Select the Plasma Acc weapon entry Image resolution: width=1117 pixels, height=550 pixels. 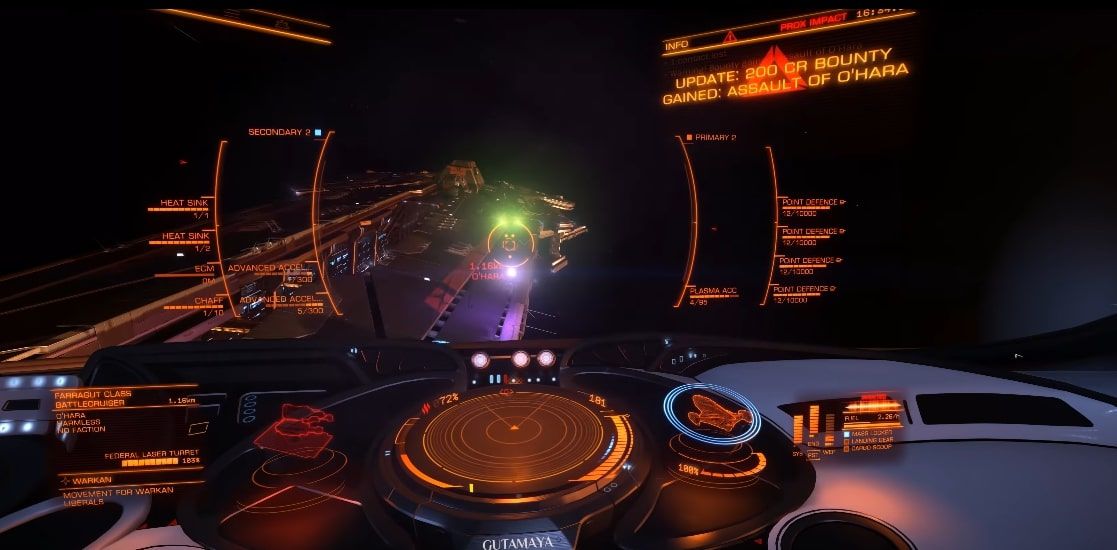(x=713, y=291)
